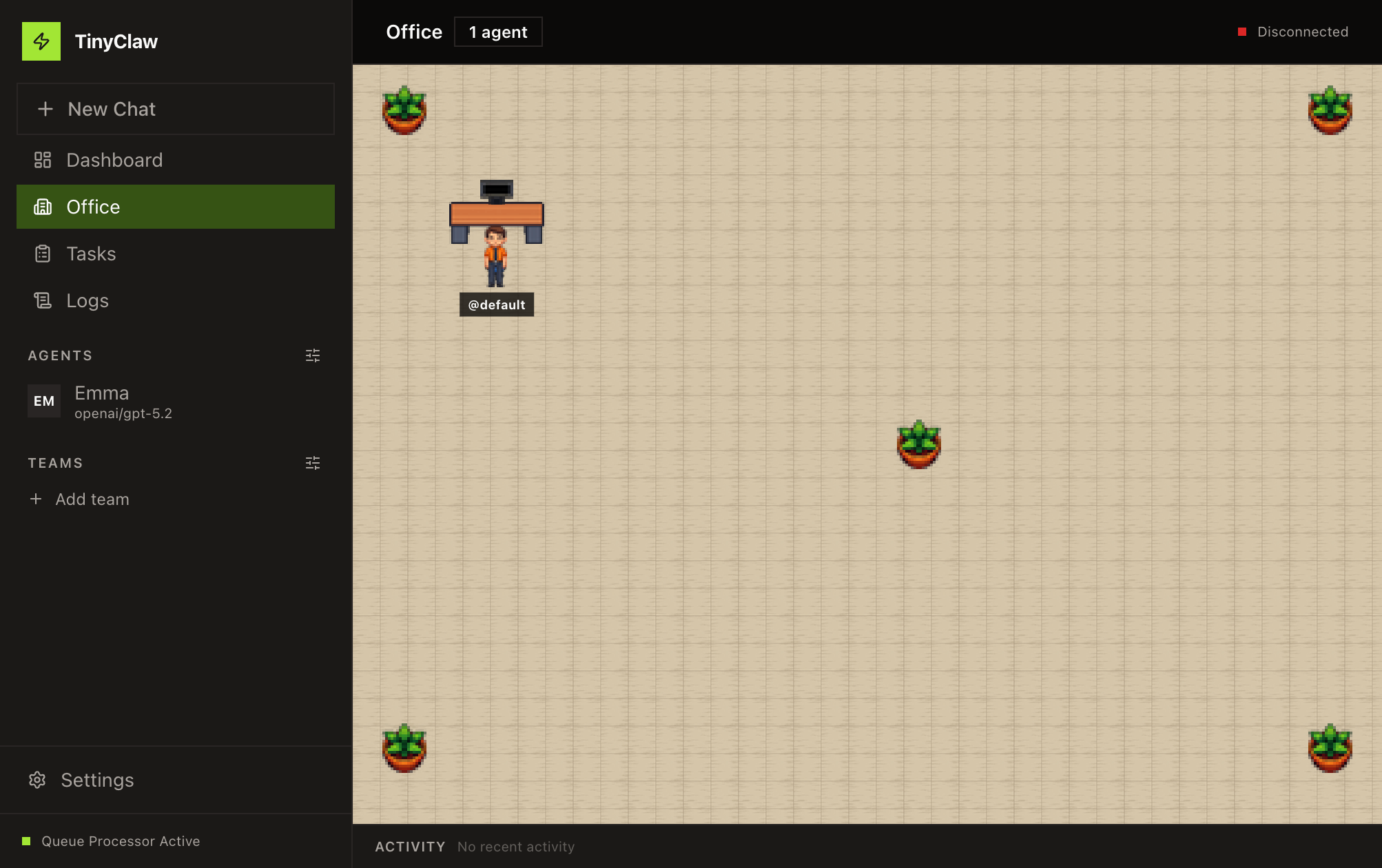Expand the AGENTS section header
The height and width of the screenshot is (868, 1382).
click(x=60, y=355)
